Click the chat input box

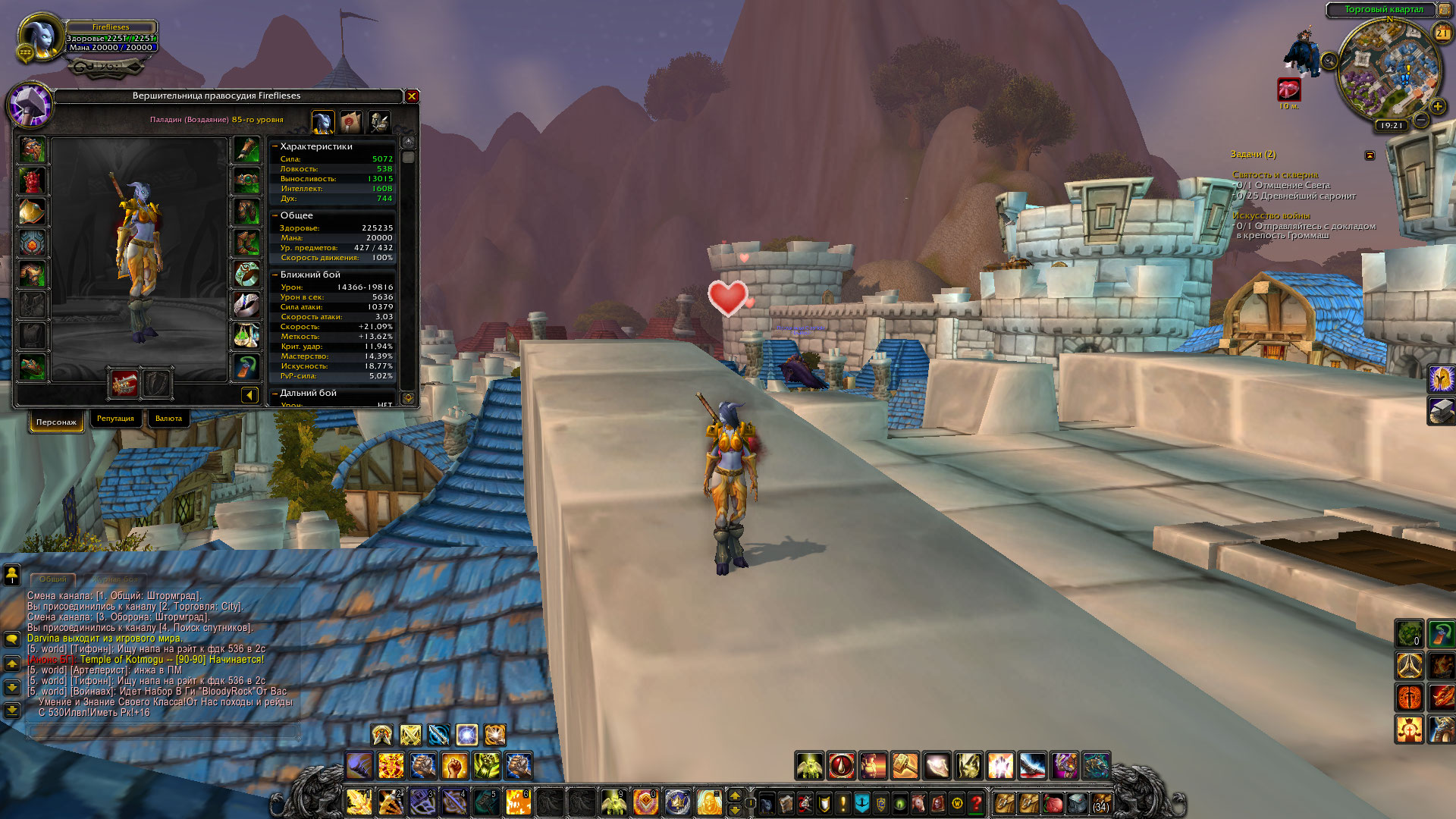163,731
